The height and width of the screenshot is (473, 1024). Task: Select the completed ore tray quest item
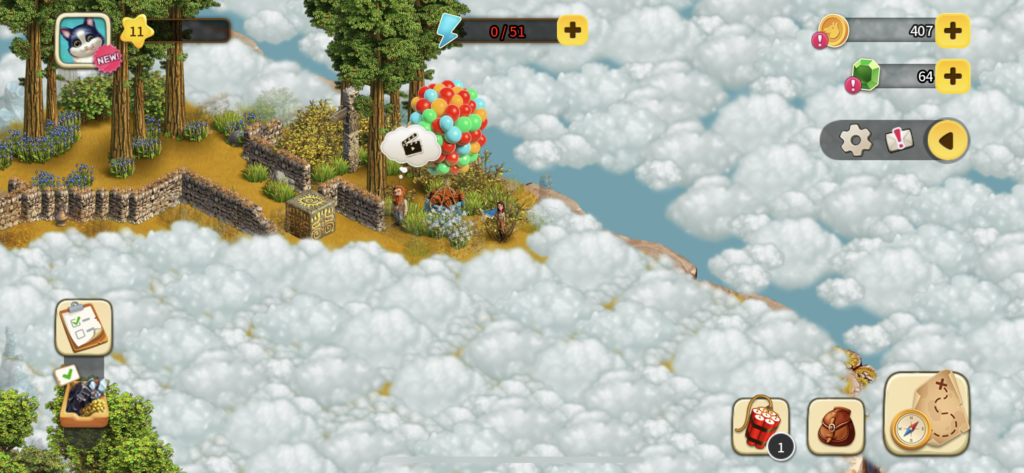tap(83, 398)
